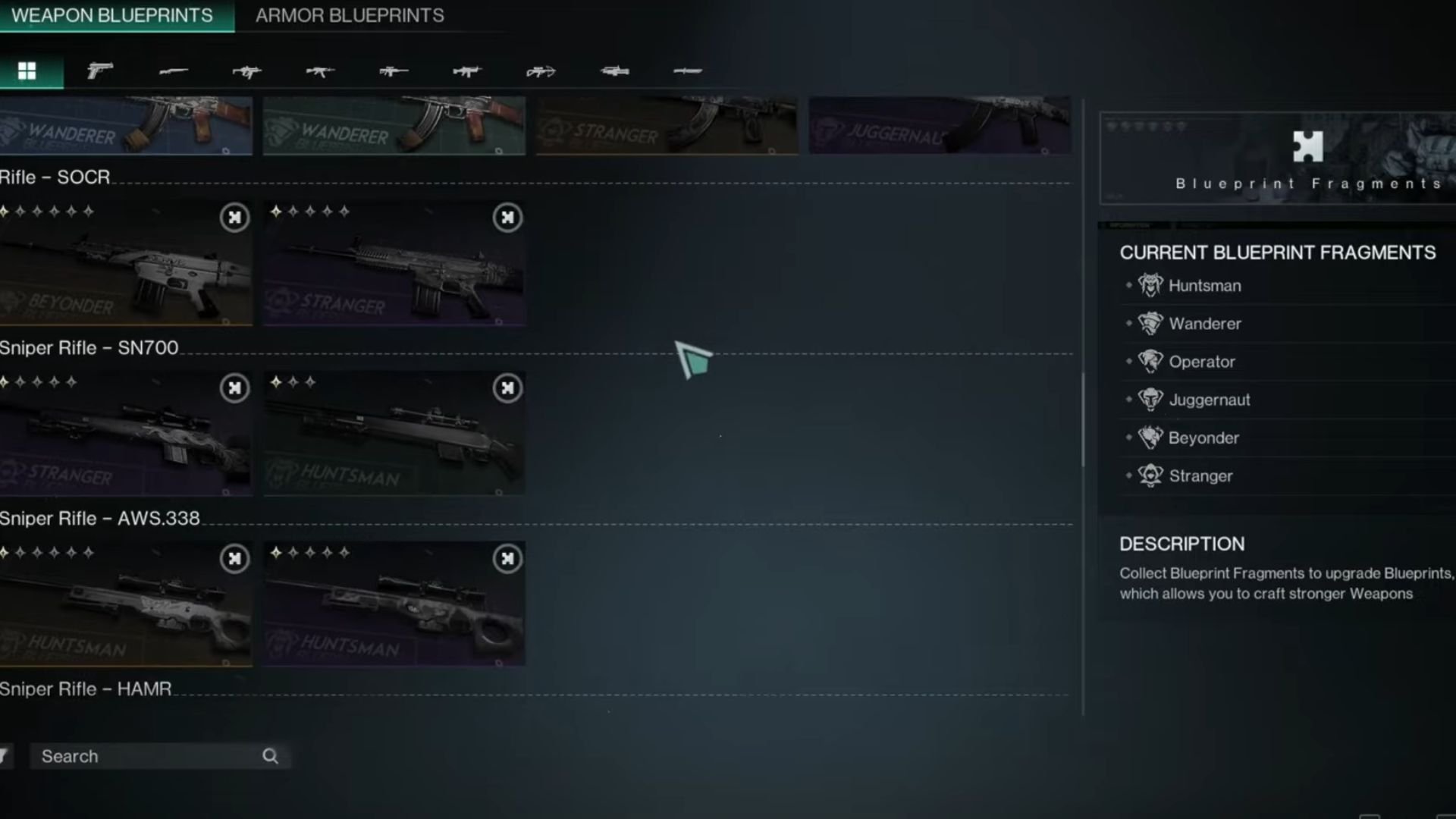This screenshot has height=819, width=1456.
Task: Click the fragment icon on the Beyonder SOCR blueprint
Action: [x=234, y=218]
